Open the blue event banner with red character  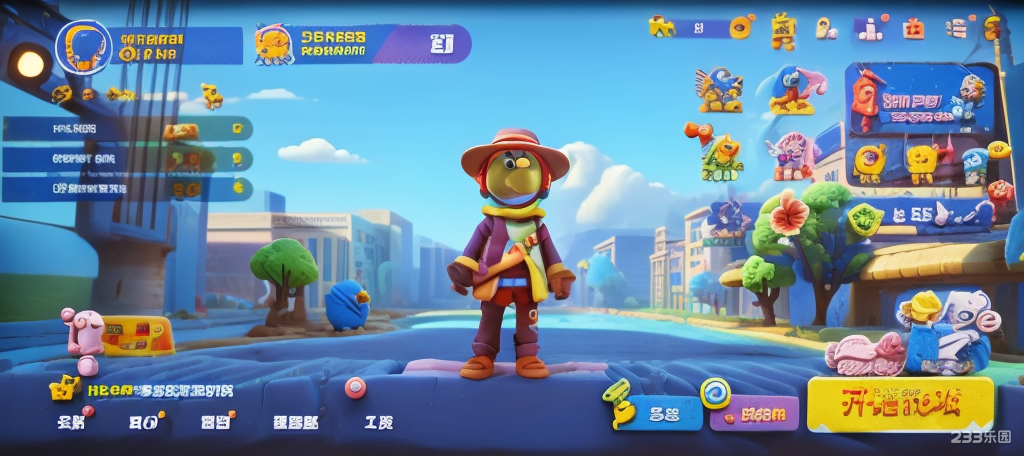(x=921, y=100)
